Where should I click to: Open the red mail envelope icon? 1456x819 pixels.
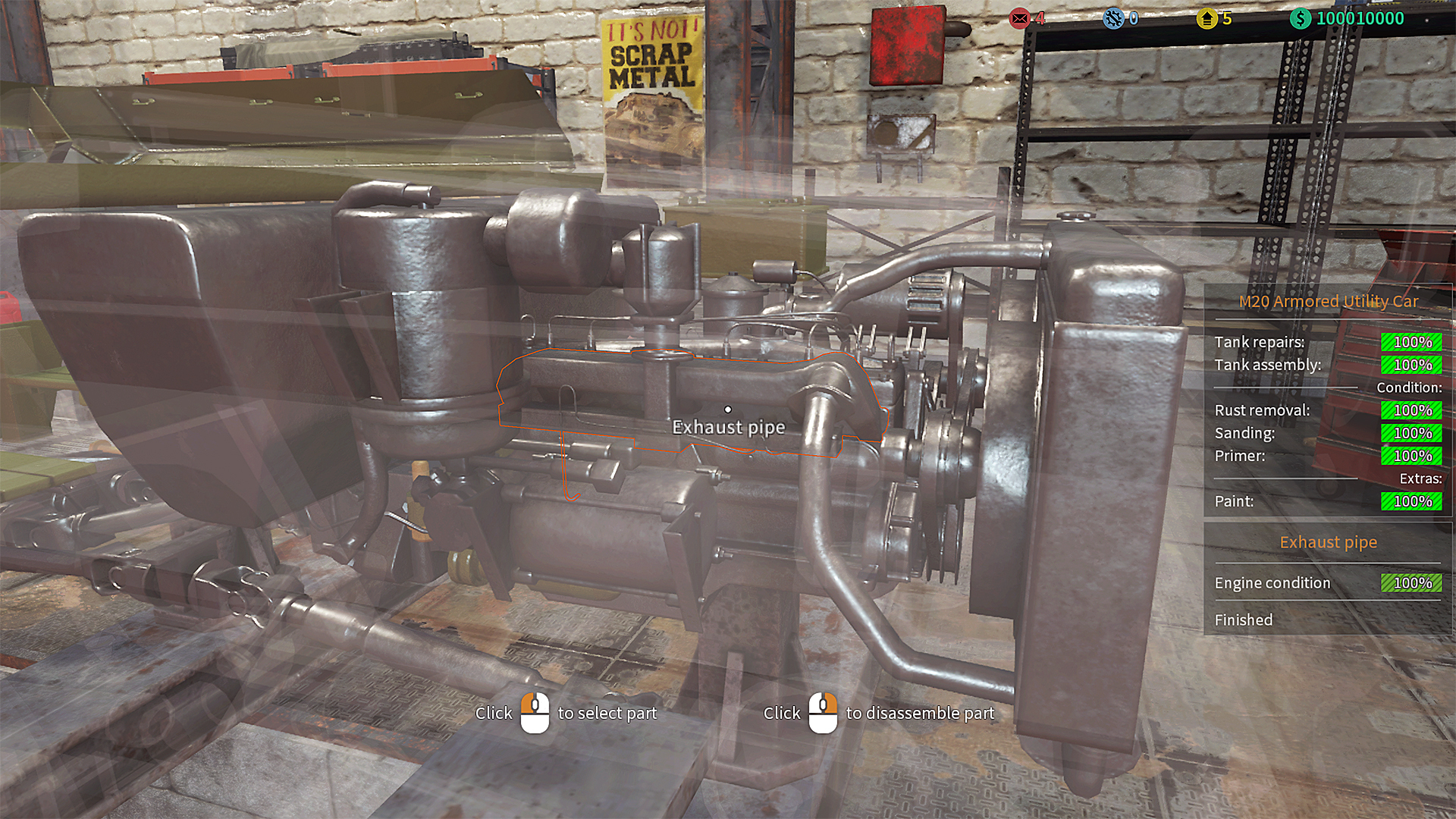click(1020, 18)
